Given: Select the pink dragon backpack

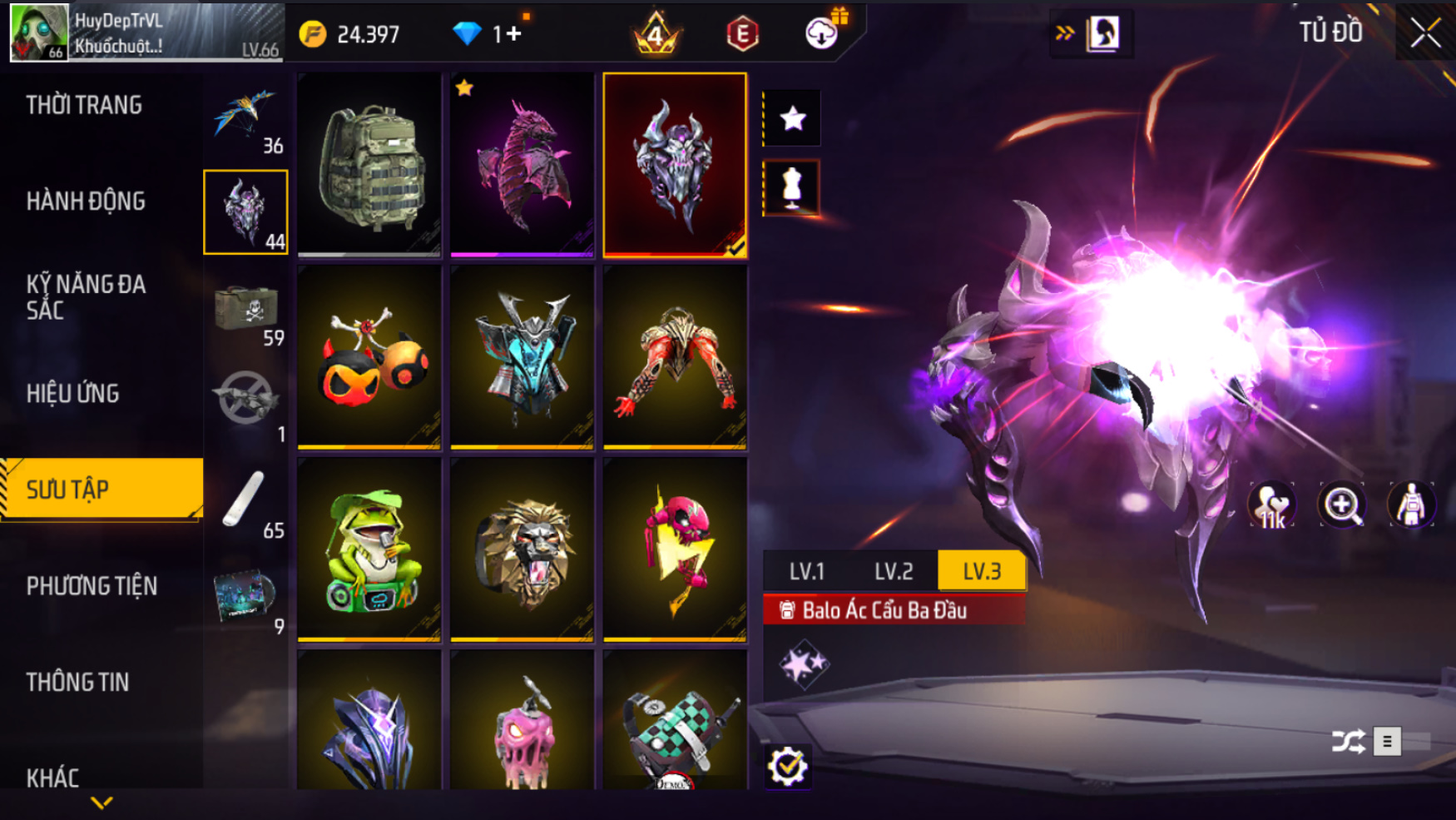Looking at the screenshot, I should tap(522, 164).
